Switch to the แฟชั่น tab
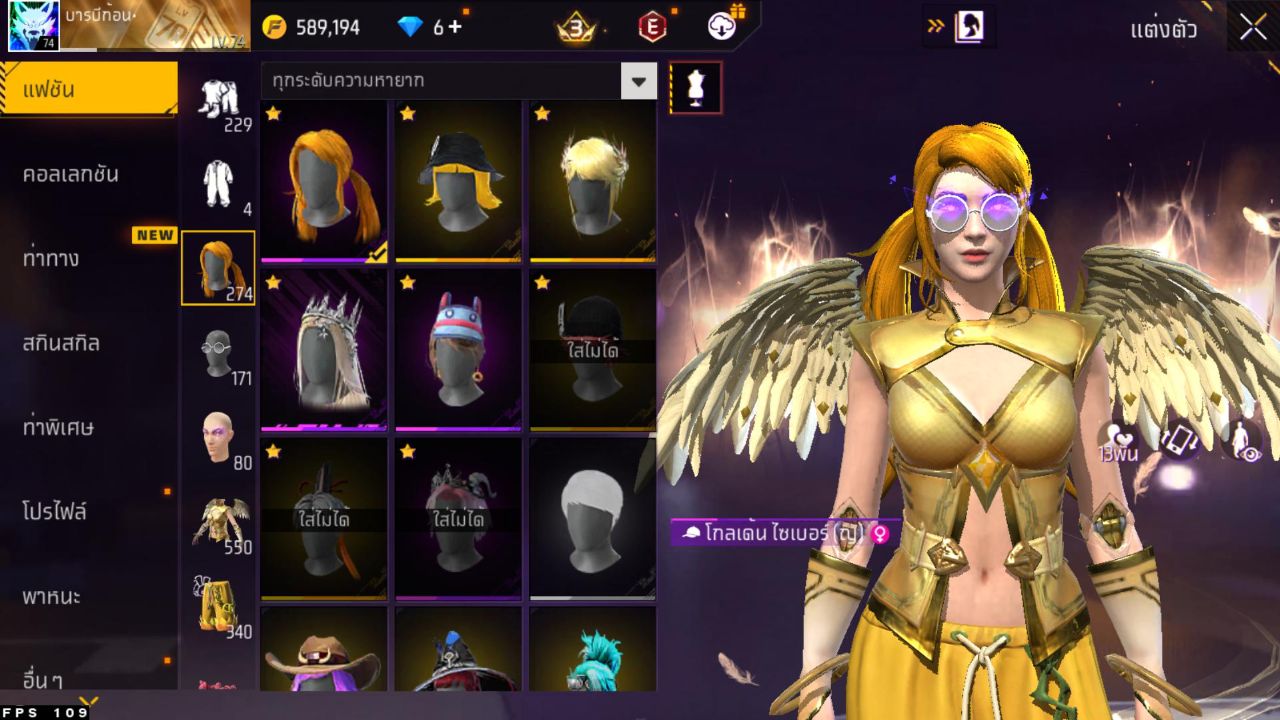 pyautogui.click(x=88, y=91)
